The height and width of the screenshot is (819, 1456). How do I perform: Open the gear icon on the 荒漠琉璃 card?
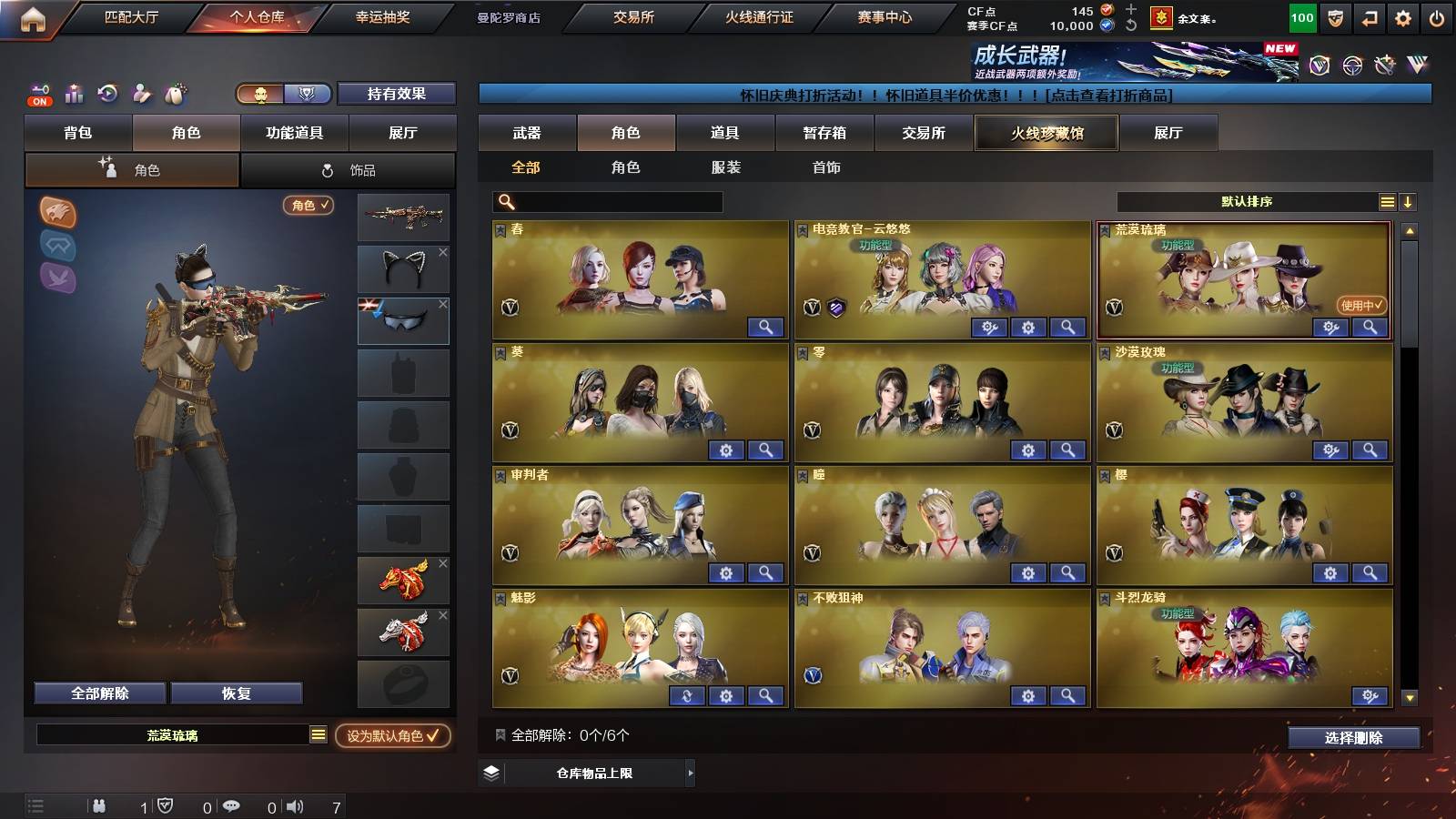tap(1331, 328)
